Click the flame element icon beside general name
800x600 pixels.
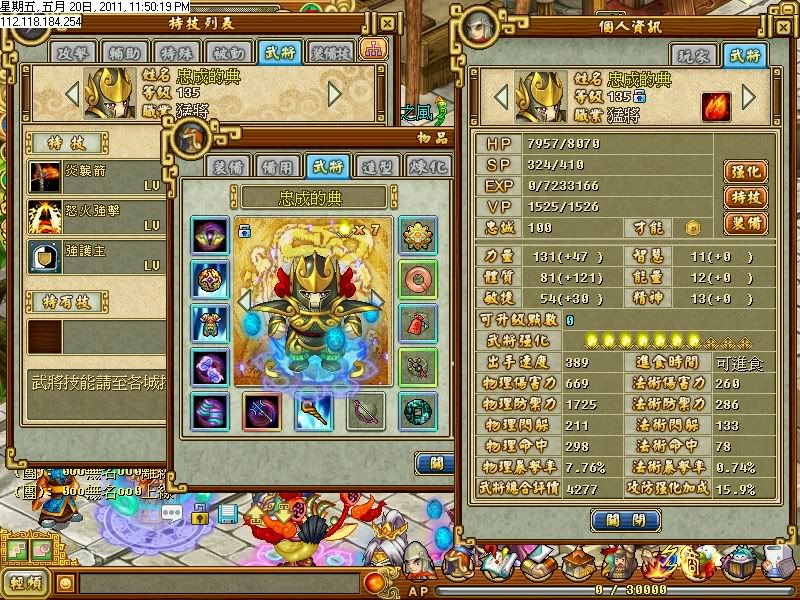coord(713,106)
